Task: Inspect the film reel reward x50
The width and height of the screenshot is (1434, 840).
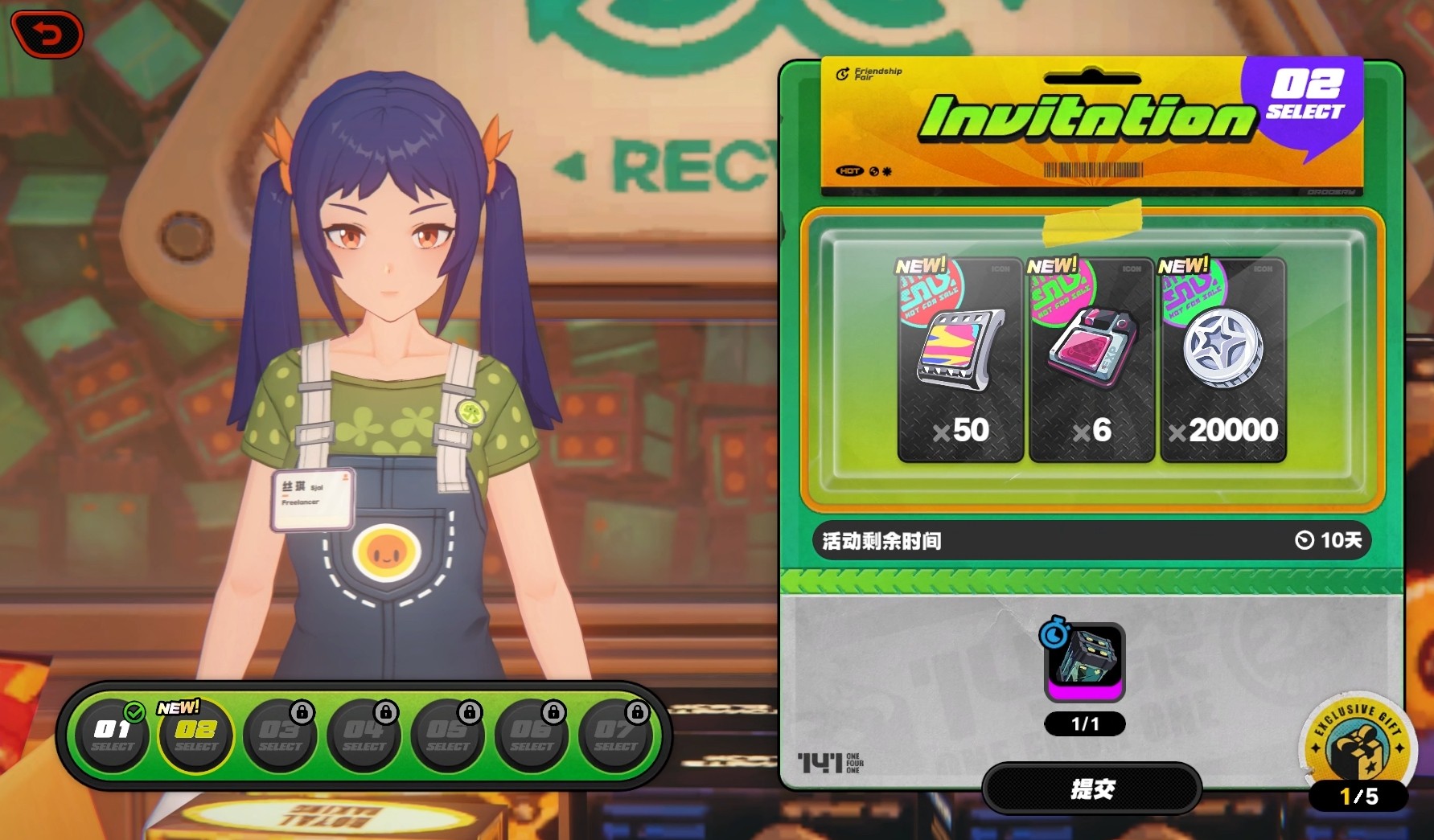Action: click(960, 360)
